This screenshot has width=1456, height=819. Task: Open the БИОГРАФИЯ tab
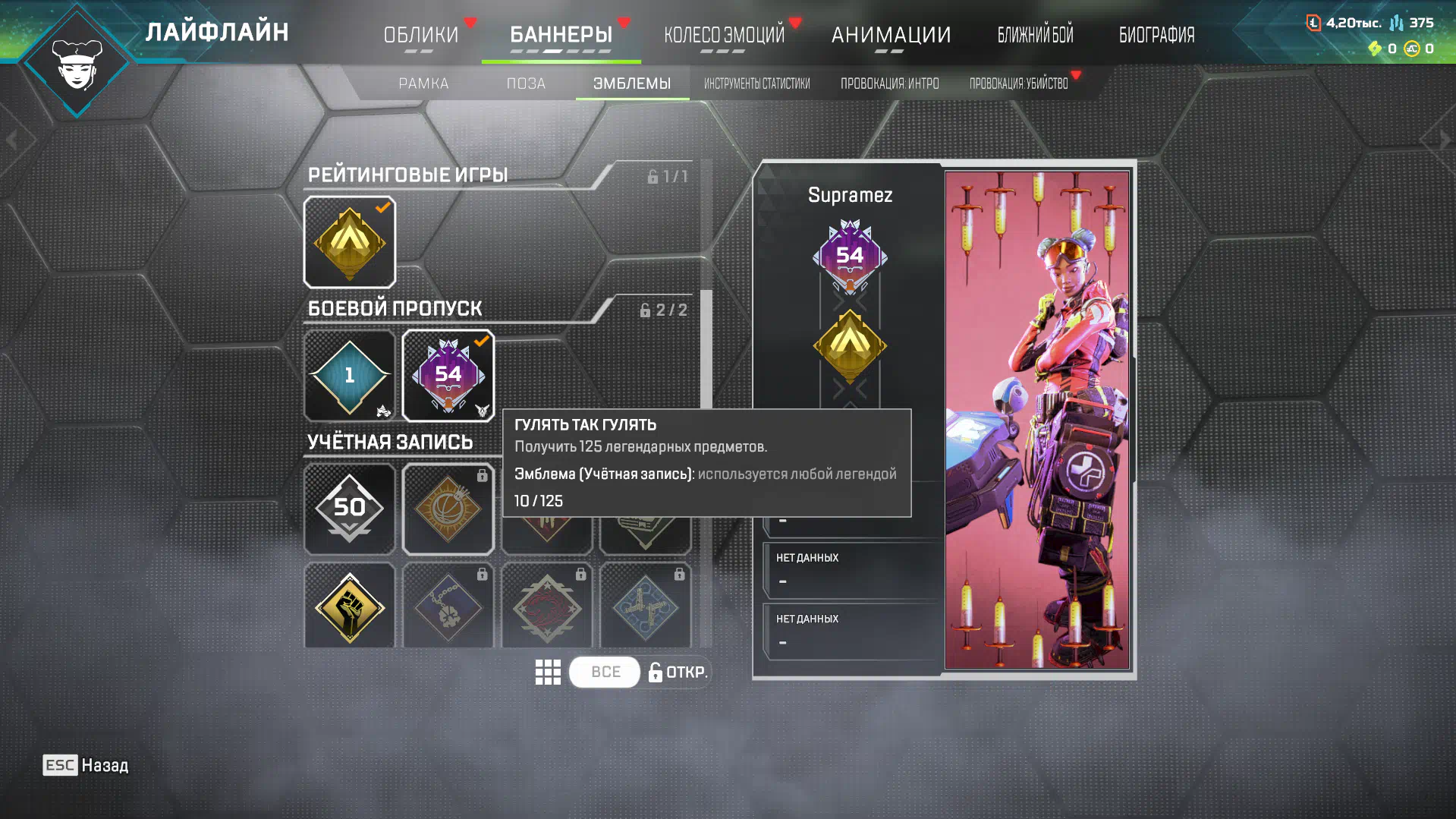(x=1156, y=34)
